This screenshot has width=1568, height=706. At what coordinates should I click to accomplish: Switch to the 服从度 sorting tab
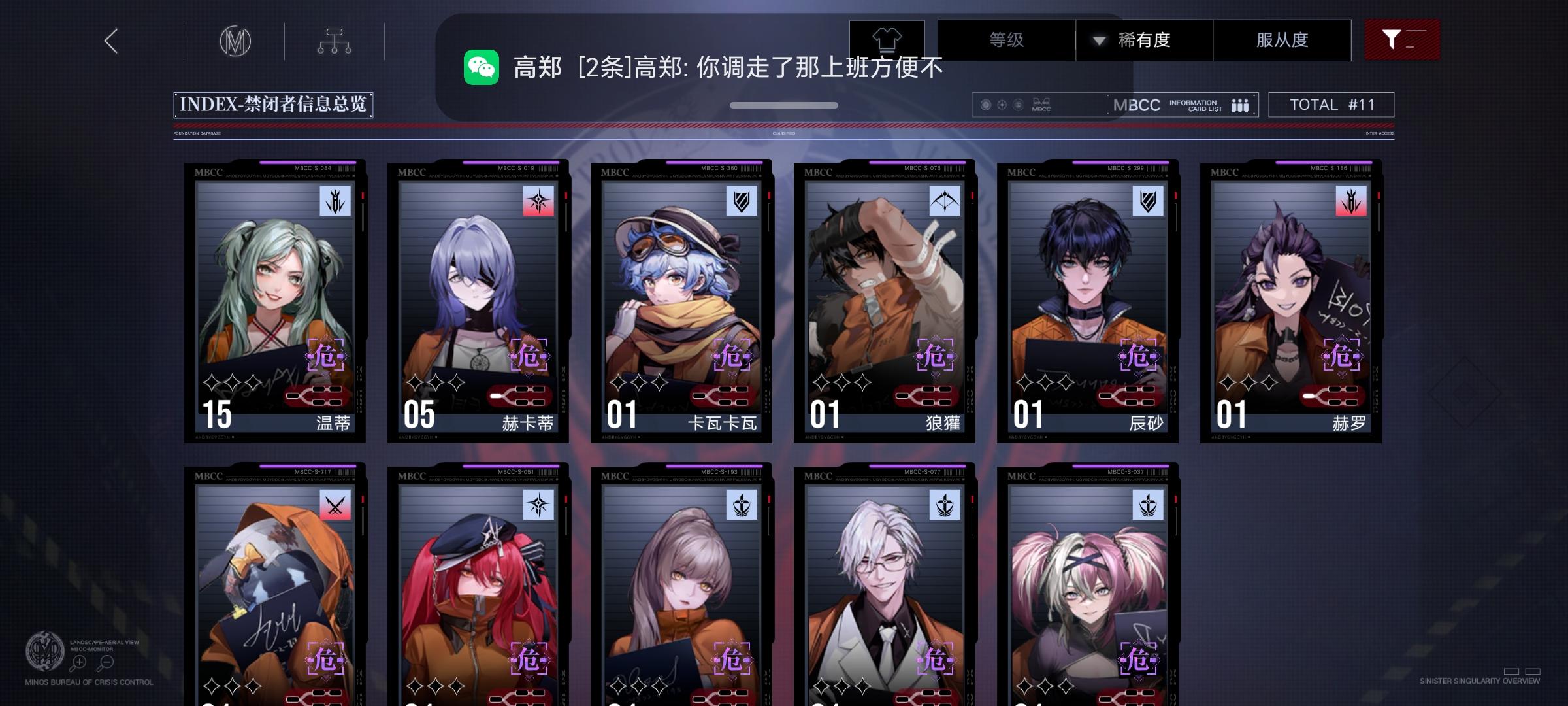coord(1282,40)
